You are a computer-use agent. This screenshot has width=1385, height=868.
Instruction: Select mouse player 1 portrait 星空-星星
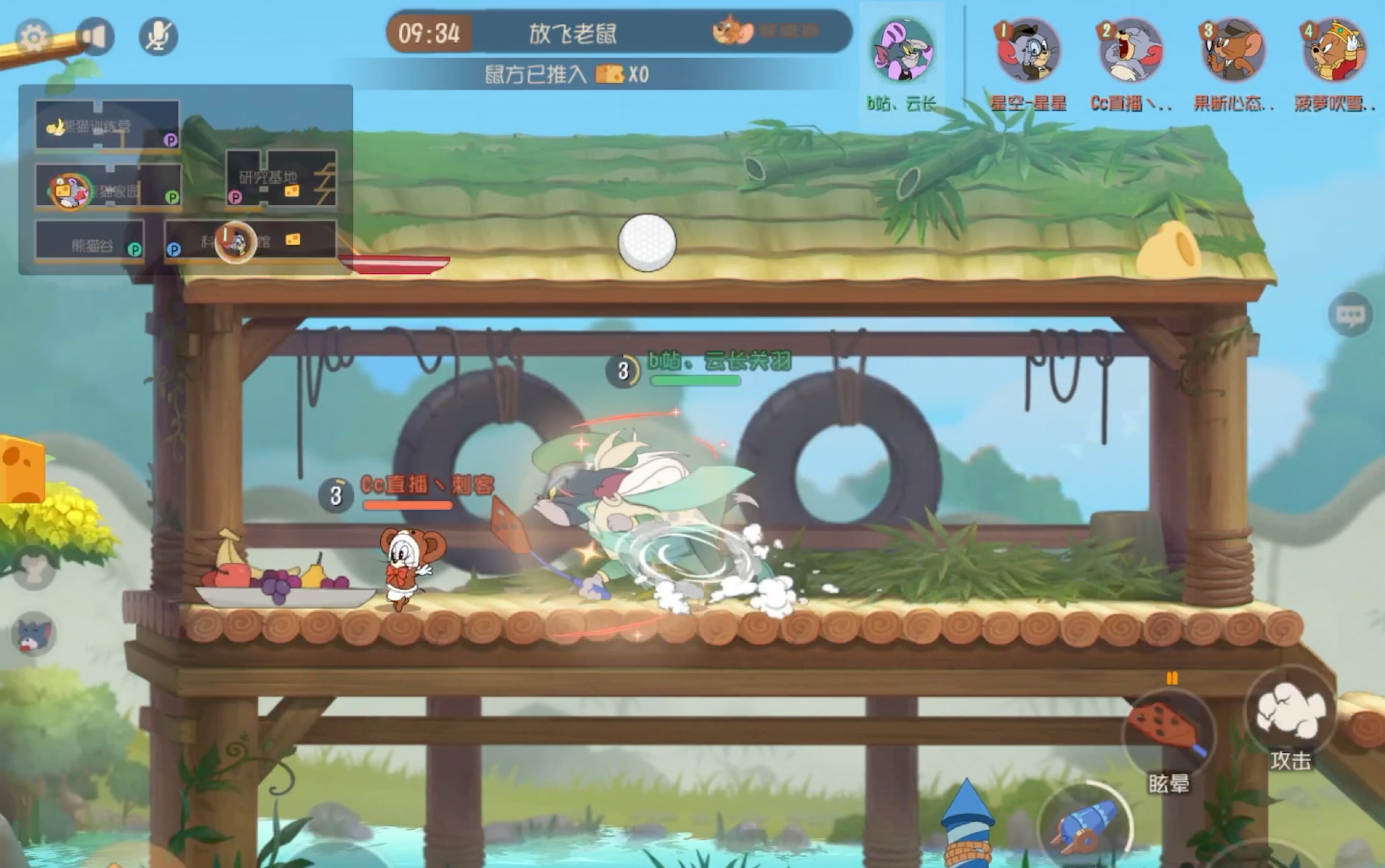tap(1028, 52)
